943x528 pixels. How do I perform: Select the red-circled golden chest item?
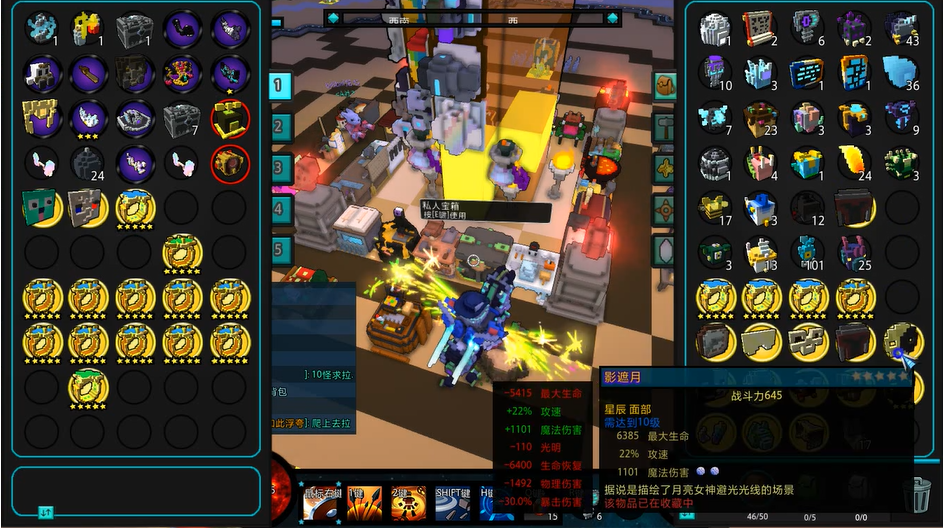[x=230, y=163]
